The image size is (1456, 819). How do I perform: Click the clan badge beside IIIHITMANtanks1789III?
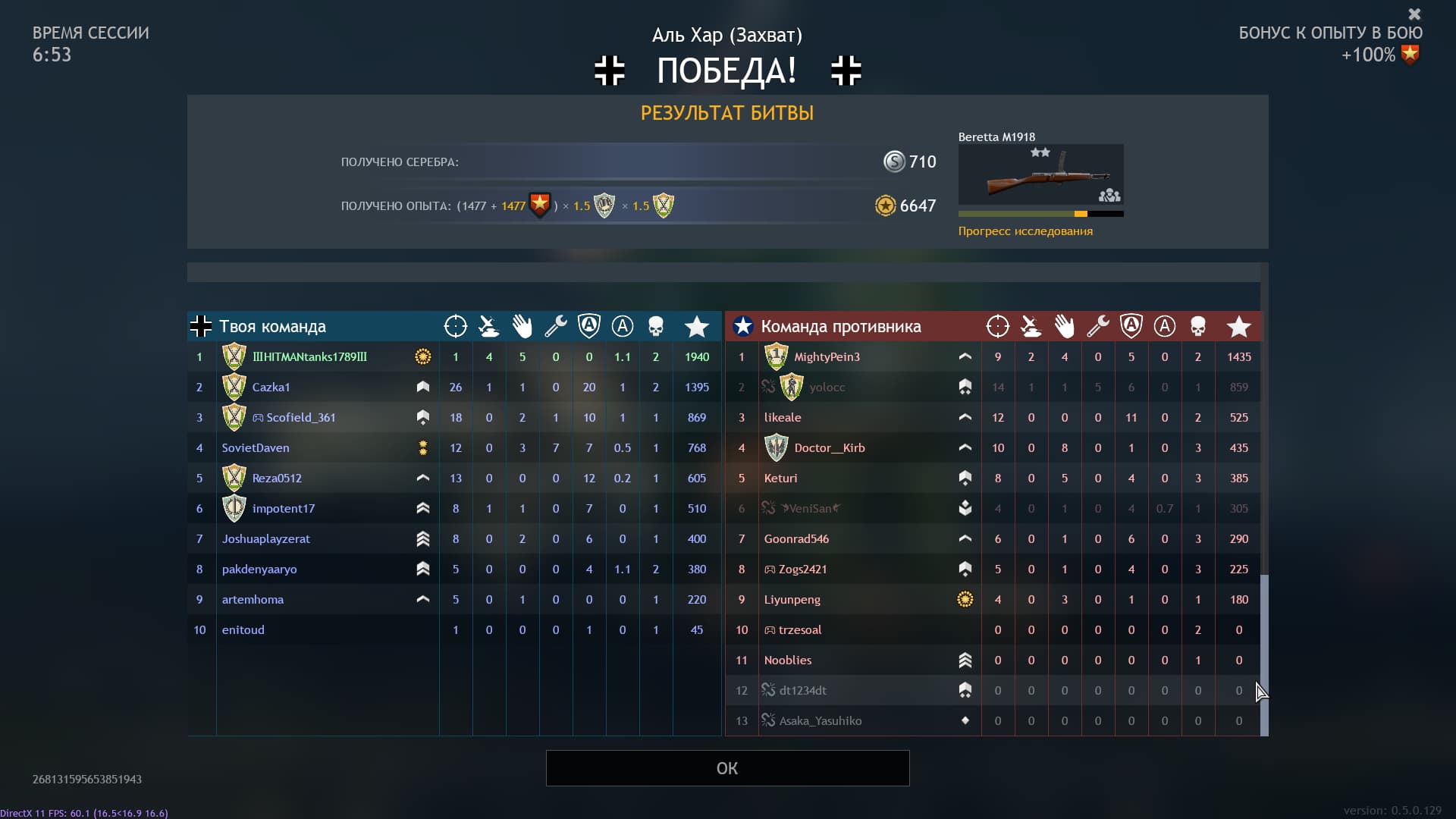coord(234,356)
